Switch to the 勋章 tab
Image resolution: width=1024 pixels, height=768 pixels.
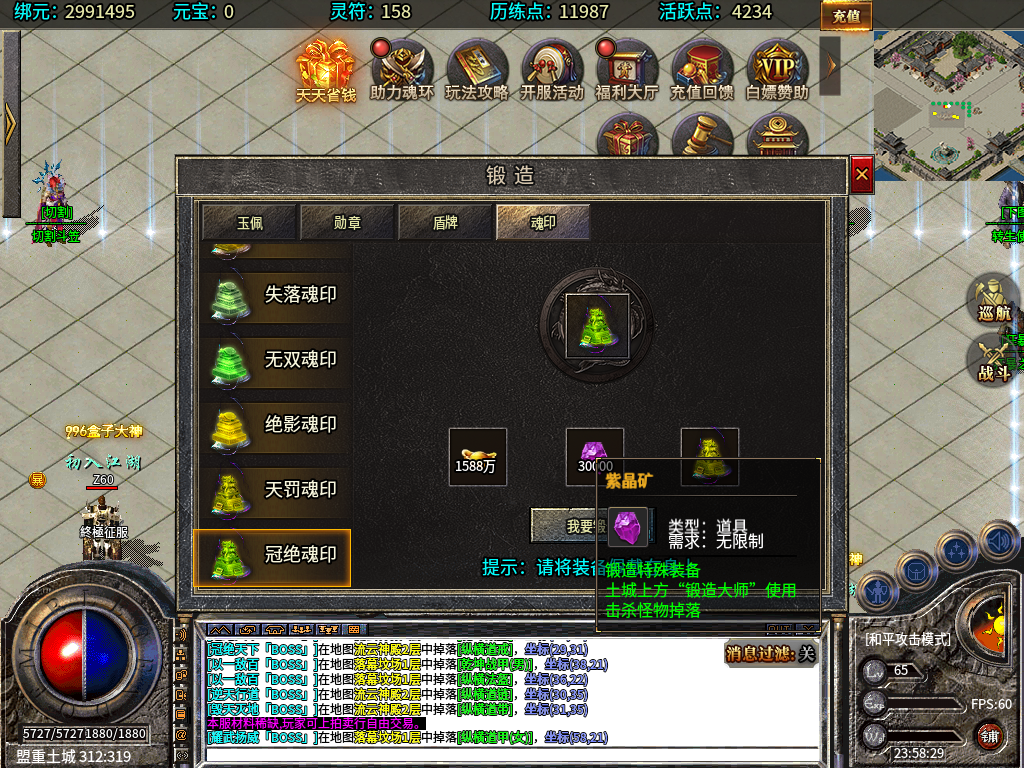pyautogui.click(x=347, y=222)
